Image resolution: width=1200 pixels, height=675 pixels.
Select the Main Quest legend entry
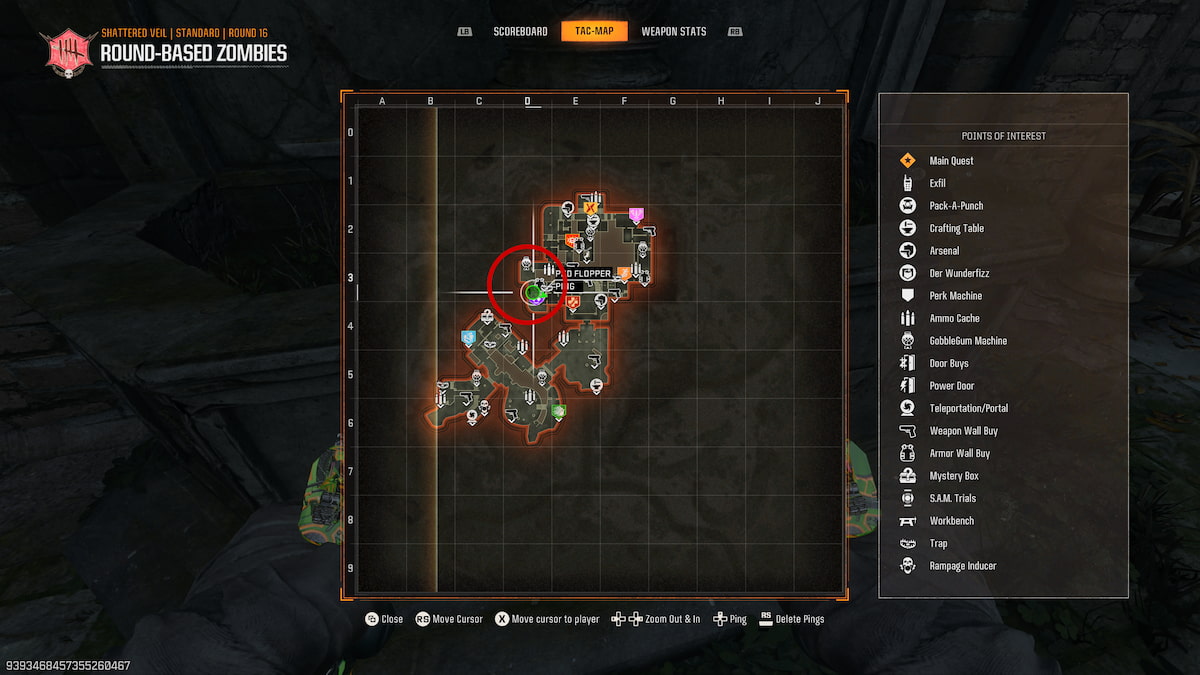click(x=951, y=161)
